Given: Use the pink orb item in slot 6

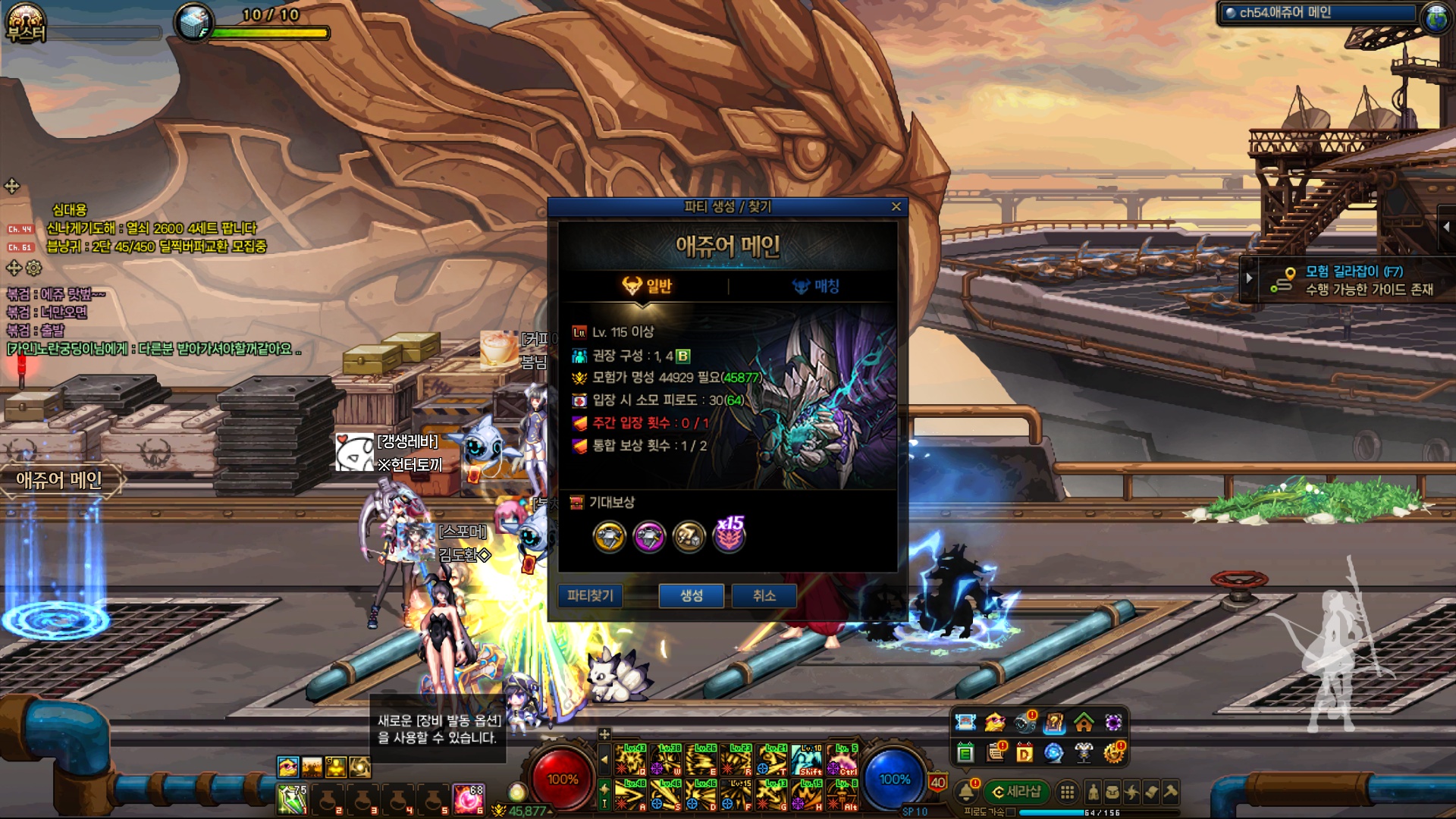Looking at the screenshot, I should [x=468, y=799].
